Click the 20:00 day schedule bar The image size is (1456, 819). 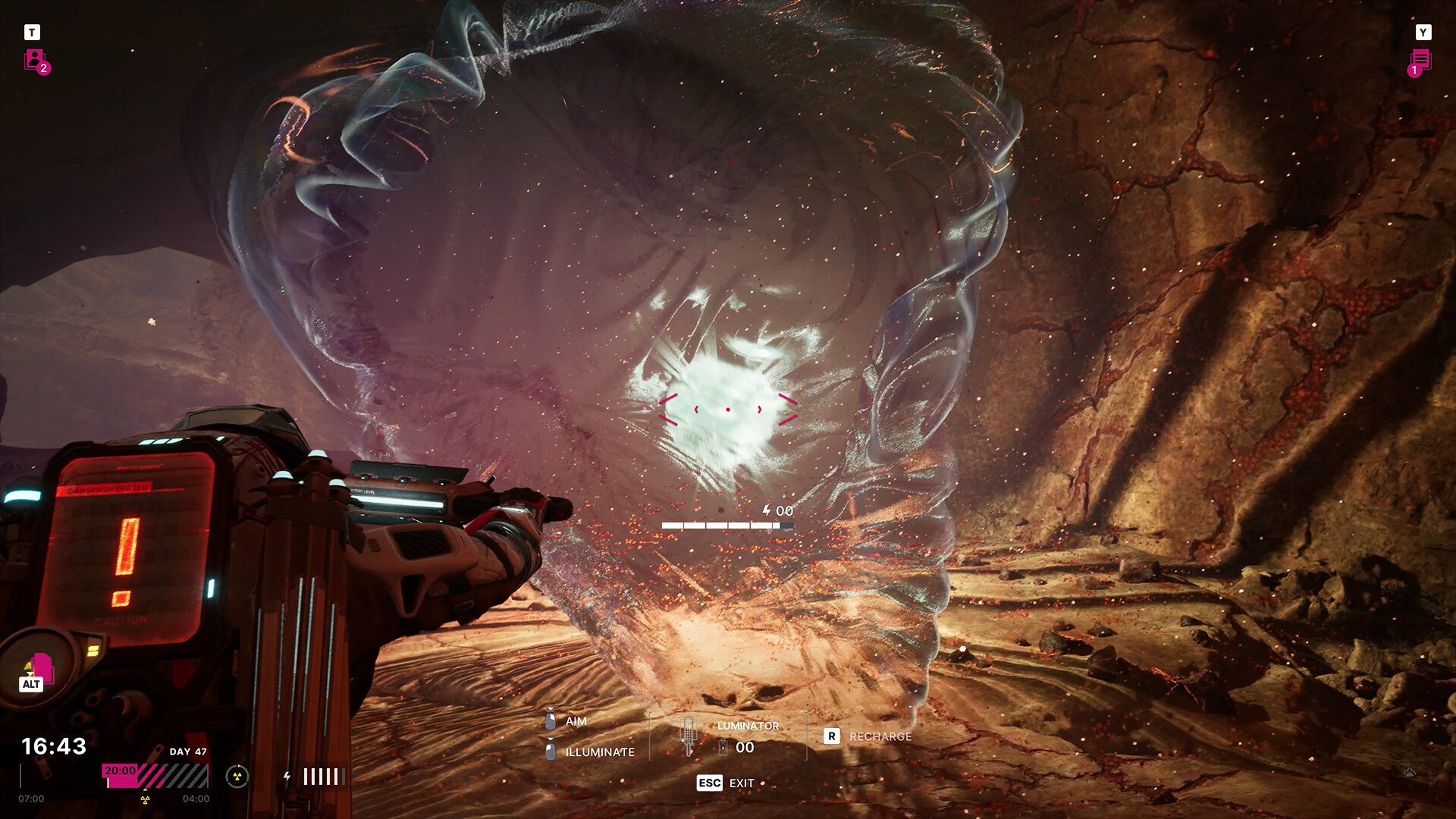pos(155,775)
